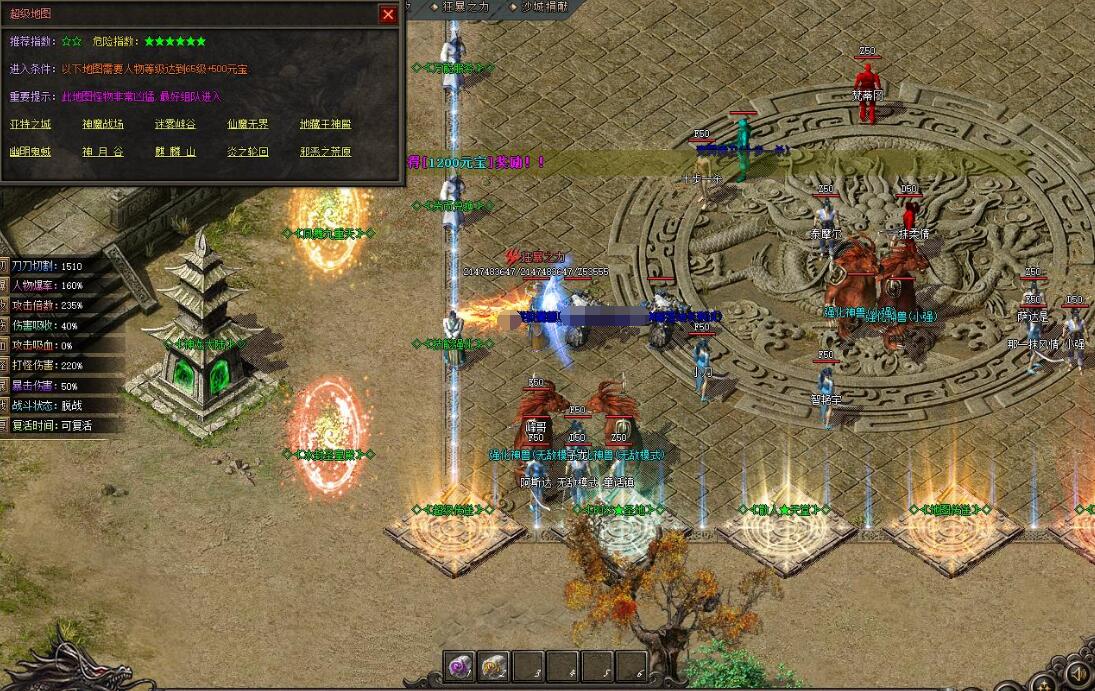1095x691 pixels.
Task: Teleport to the 地藏王神殿 map
Action: pyautogui.click(x=326, y=125)
